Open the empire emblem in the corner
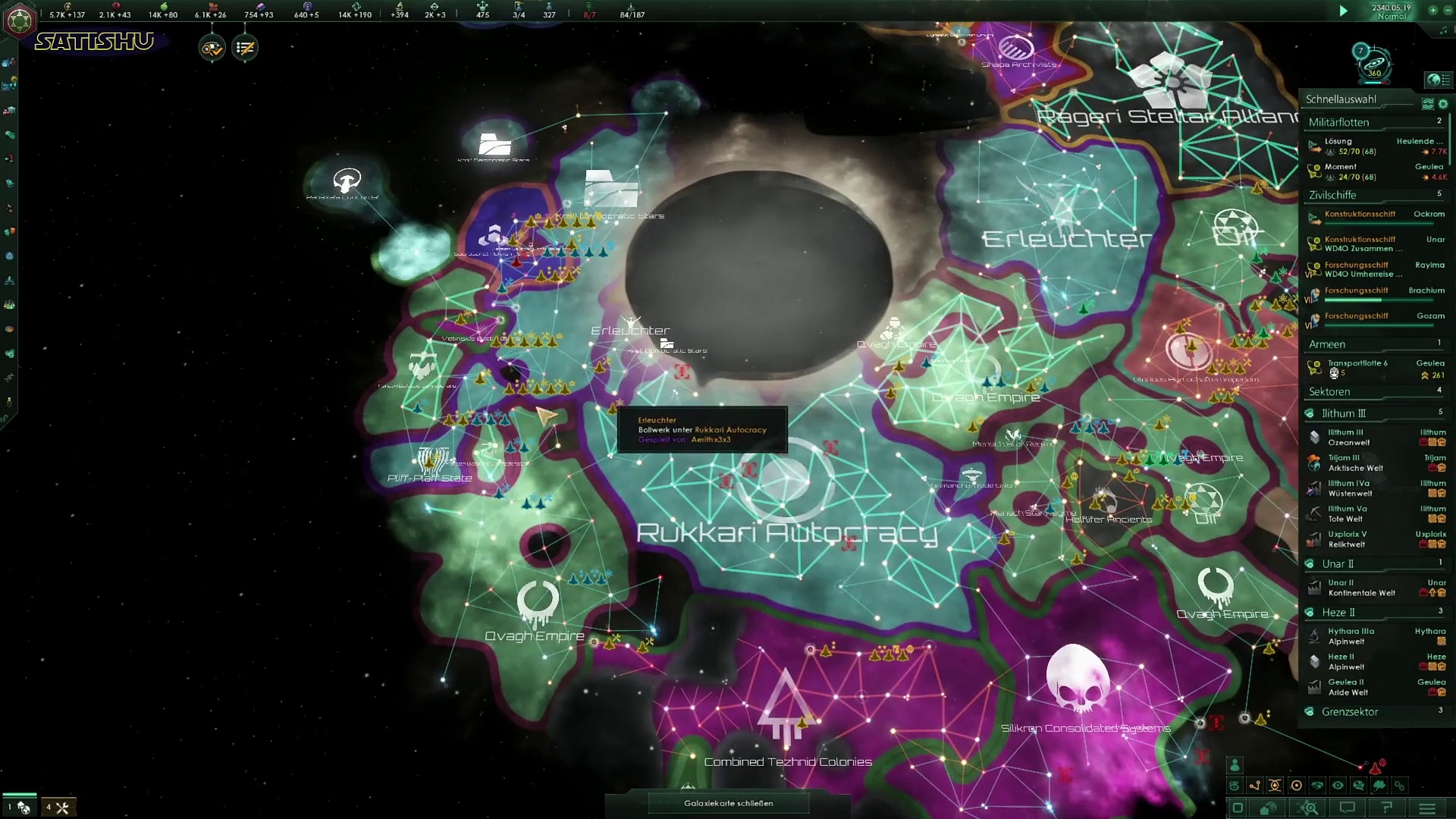The image size is (1456, 819). (x=19, y=20)
